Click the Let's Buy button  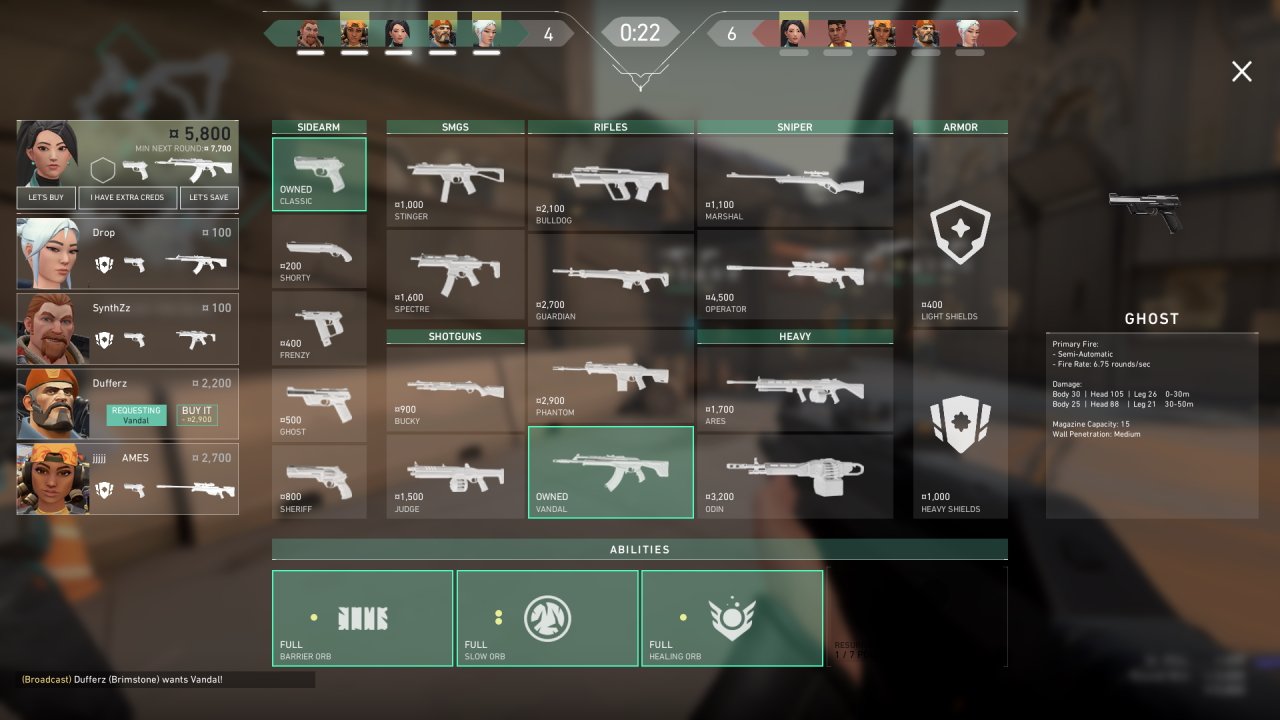click(46, 197)
